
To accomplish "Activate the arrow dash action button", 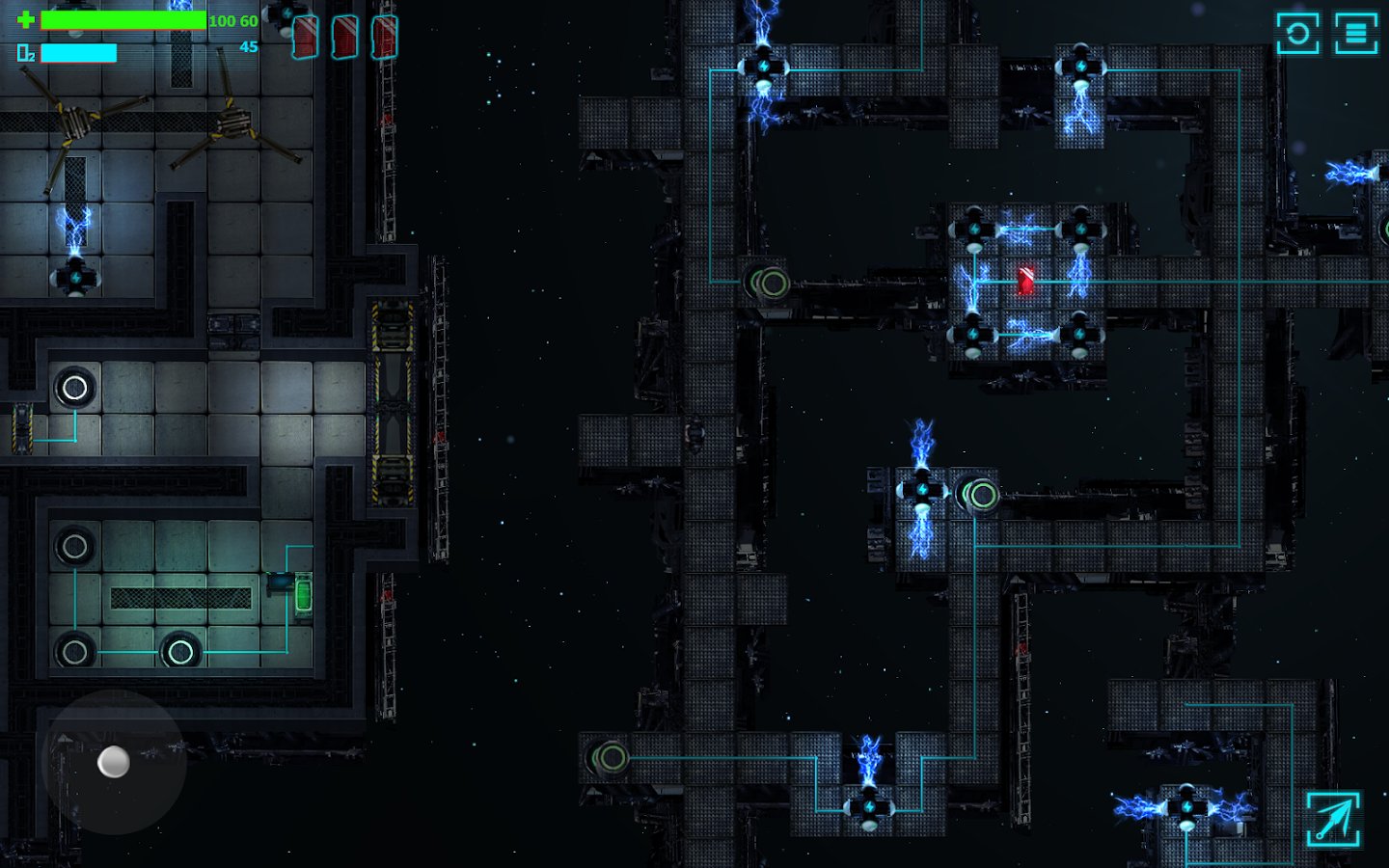I will [x=1333, y=819].
